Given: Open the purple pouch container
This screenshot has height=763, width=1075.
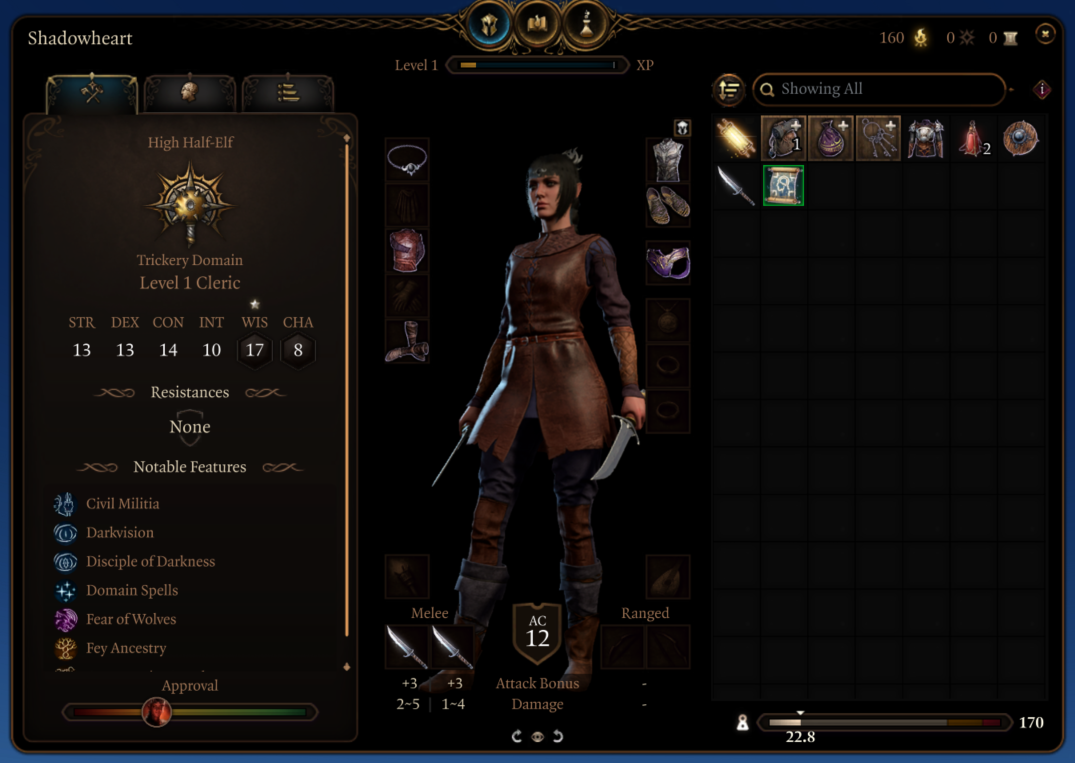Looking at the screenshot, I should 831,139.
